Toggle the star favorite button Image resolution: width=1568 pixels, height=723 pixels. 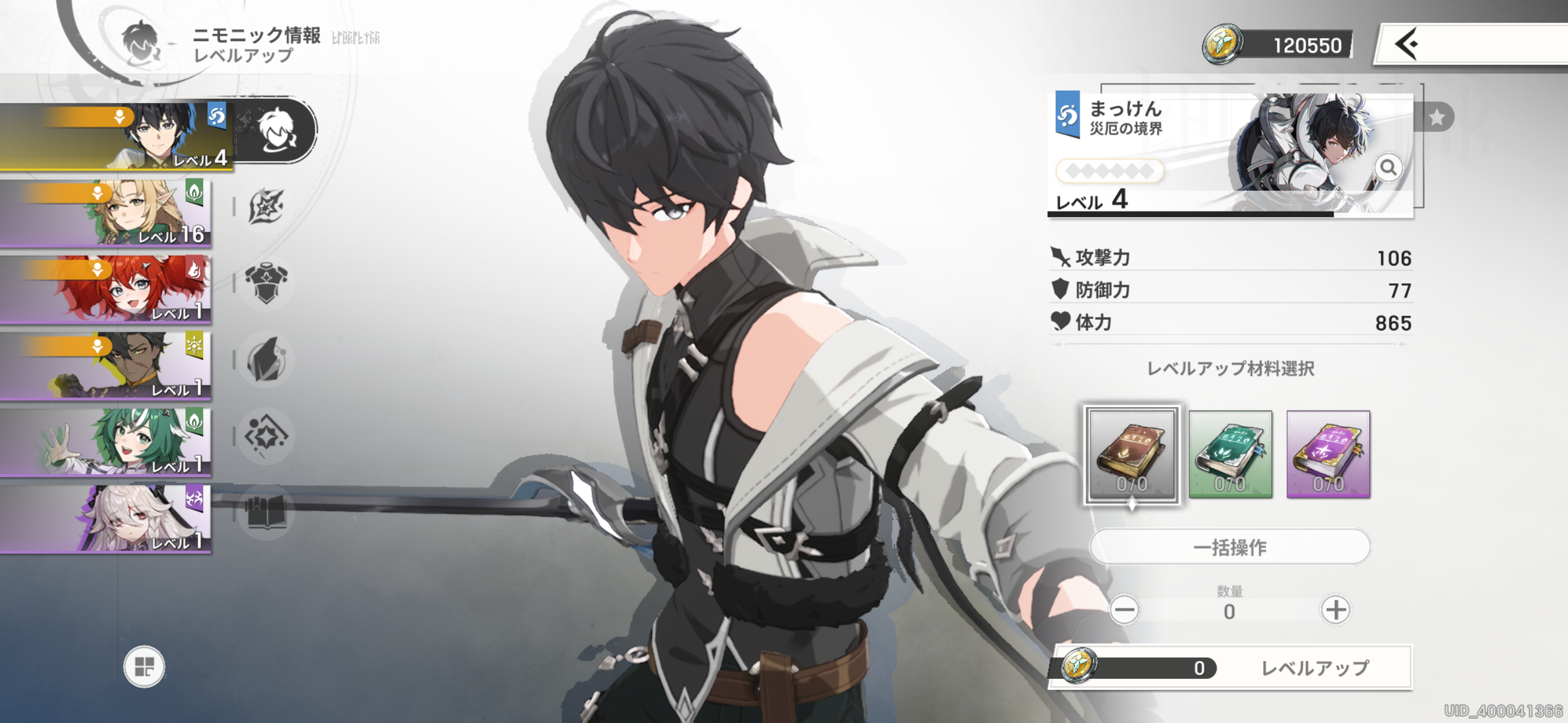pos(1436,117)
